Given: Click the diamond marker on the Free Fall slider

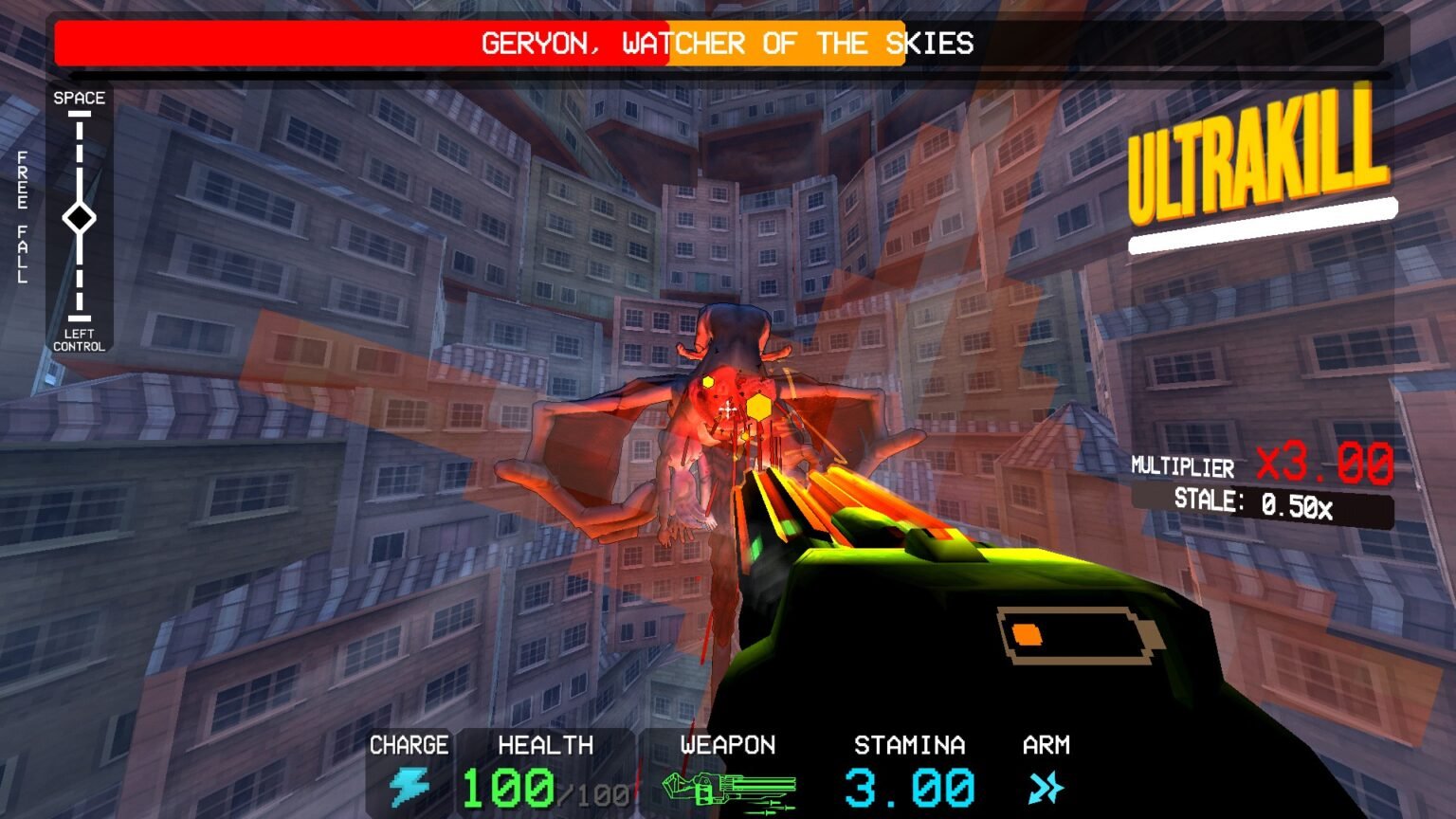Looking at the screenshot, I should (x=80, y=217).
